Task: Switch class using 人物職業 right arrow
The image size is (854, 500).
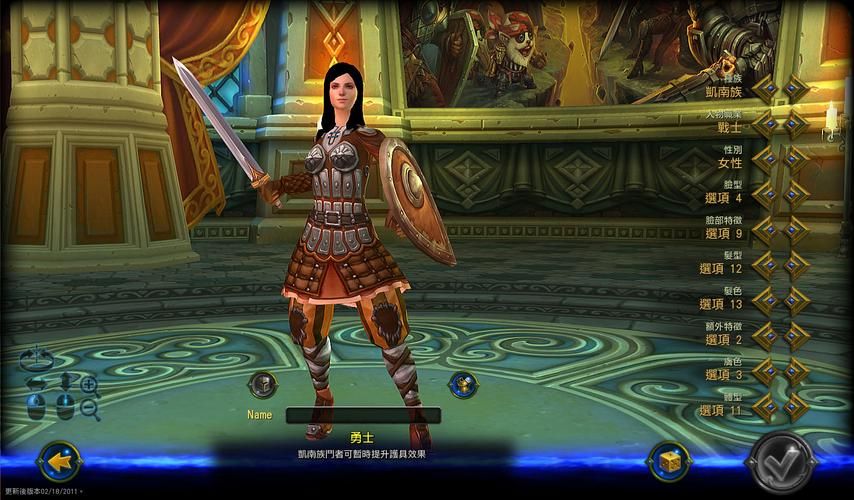Action: [796, 124]
